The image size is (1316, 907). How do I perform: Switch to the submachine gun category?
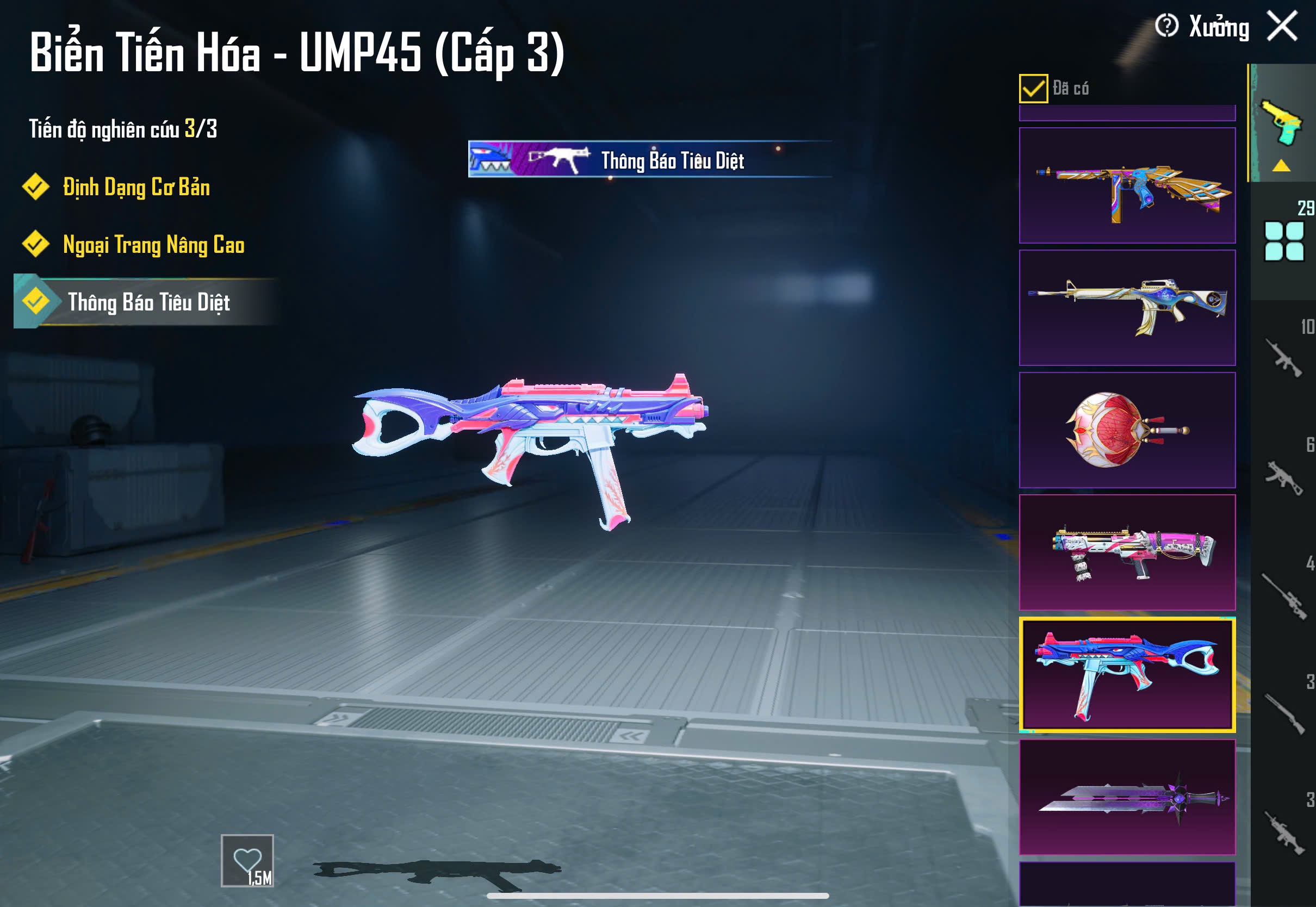[x=1283, y=477]
